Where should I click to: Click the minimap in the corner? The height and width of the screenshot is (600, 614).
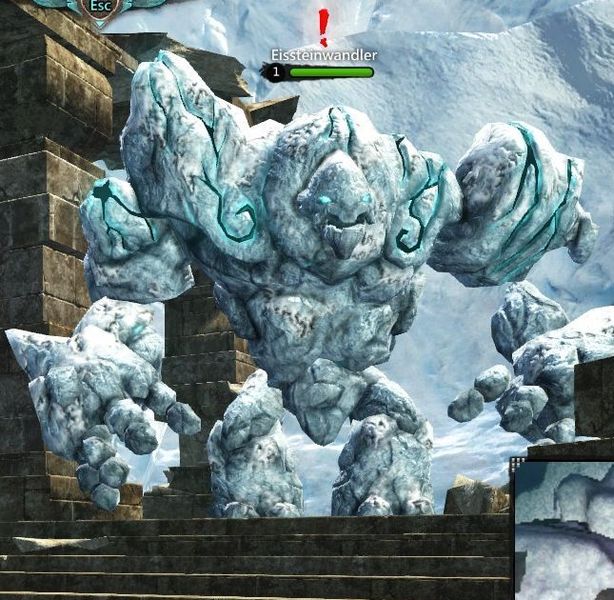click(x=566, y=531)
